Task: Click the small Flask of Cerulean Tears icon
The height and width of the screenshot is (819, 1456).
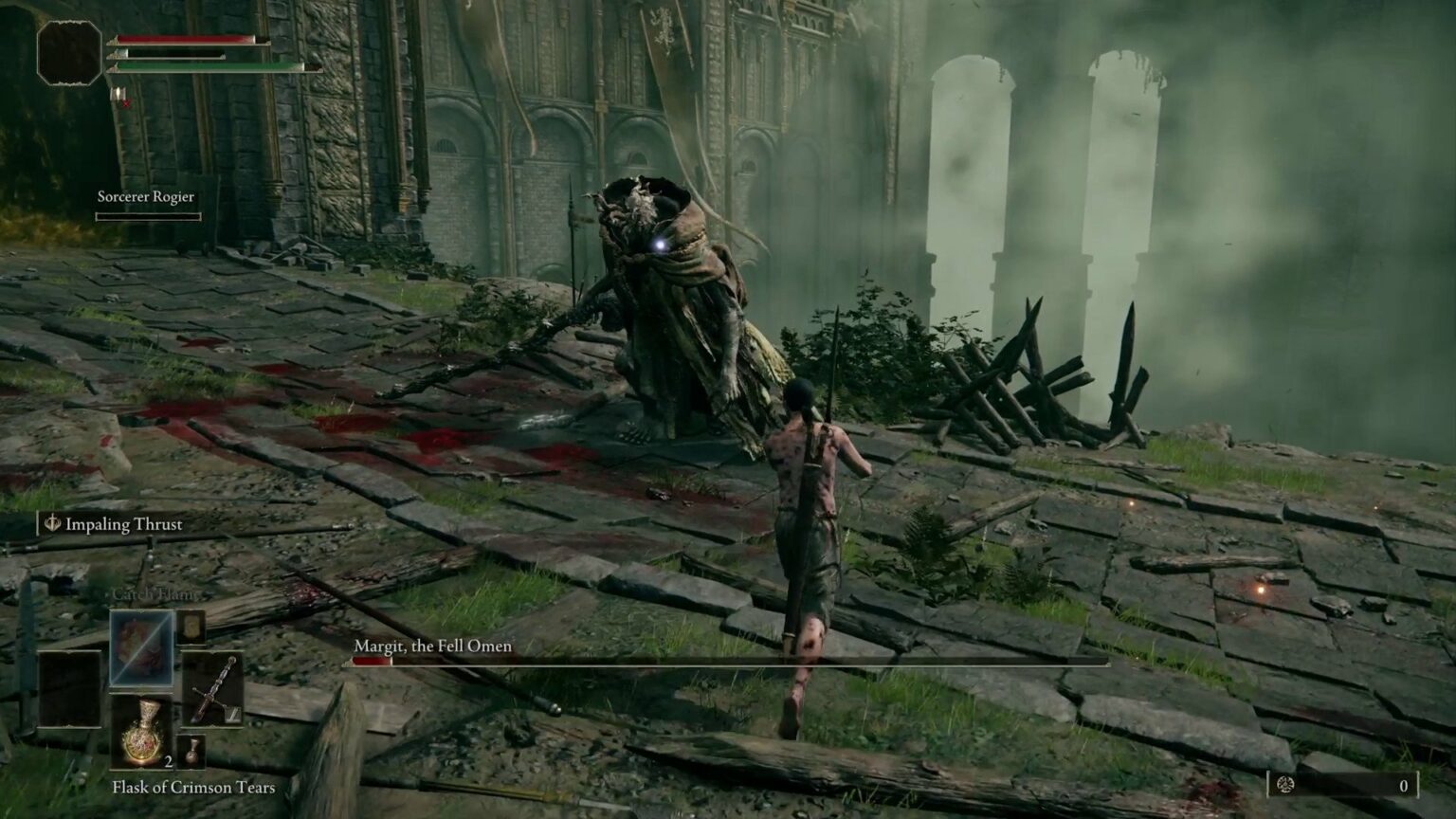Action: (192, 752)
